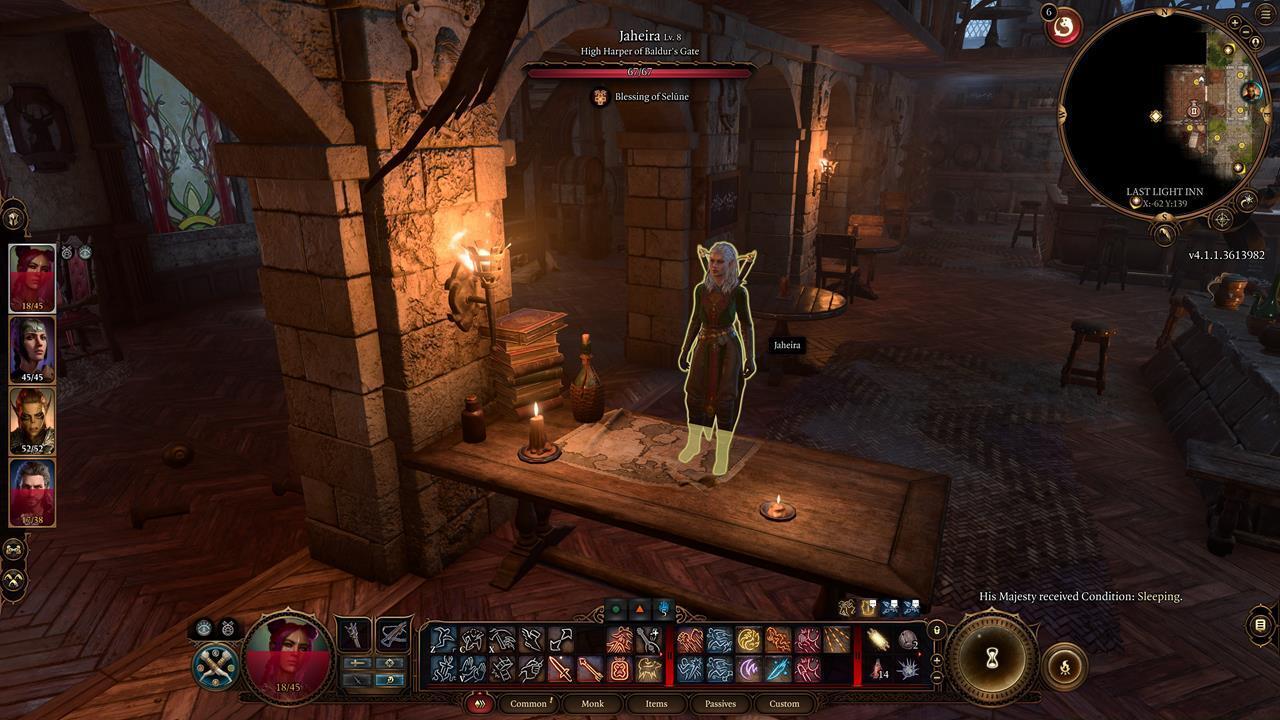1280x720 pixels.
Task: Toggle the hotbar lock padlock
Action: tap(936, 630)
